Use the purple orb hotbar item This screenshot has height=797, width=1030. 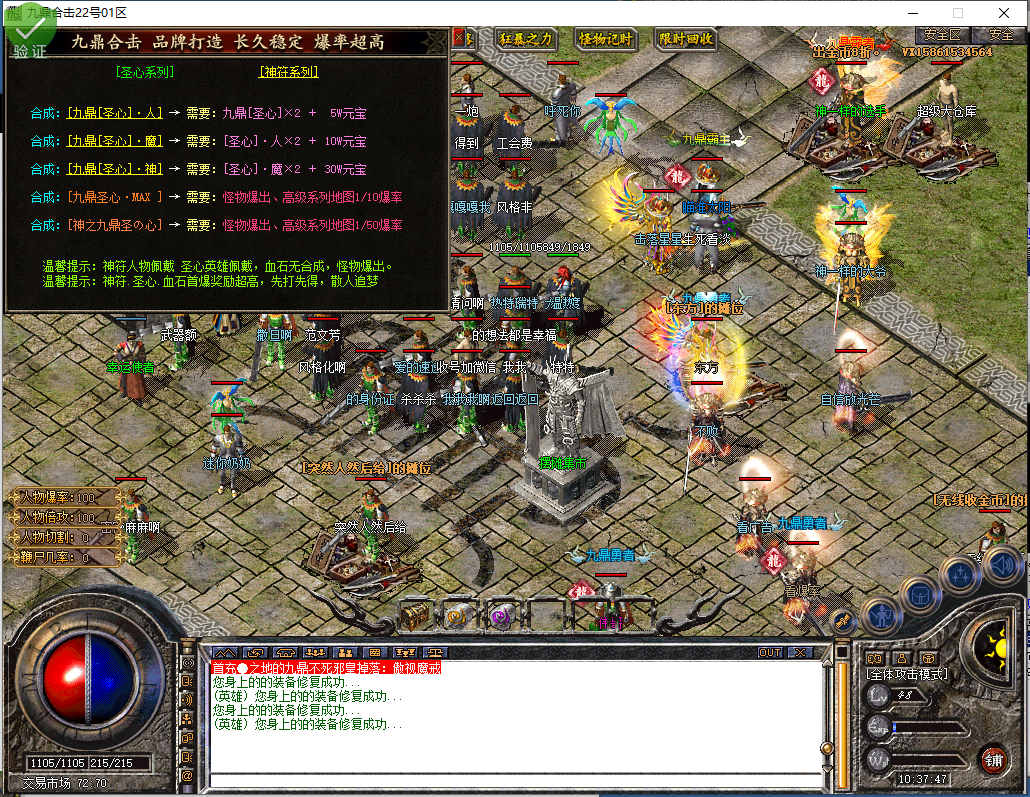502,614
